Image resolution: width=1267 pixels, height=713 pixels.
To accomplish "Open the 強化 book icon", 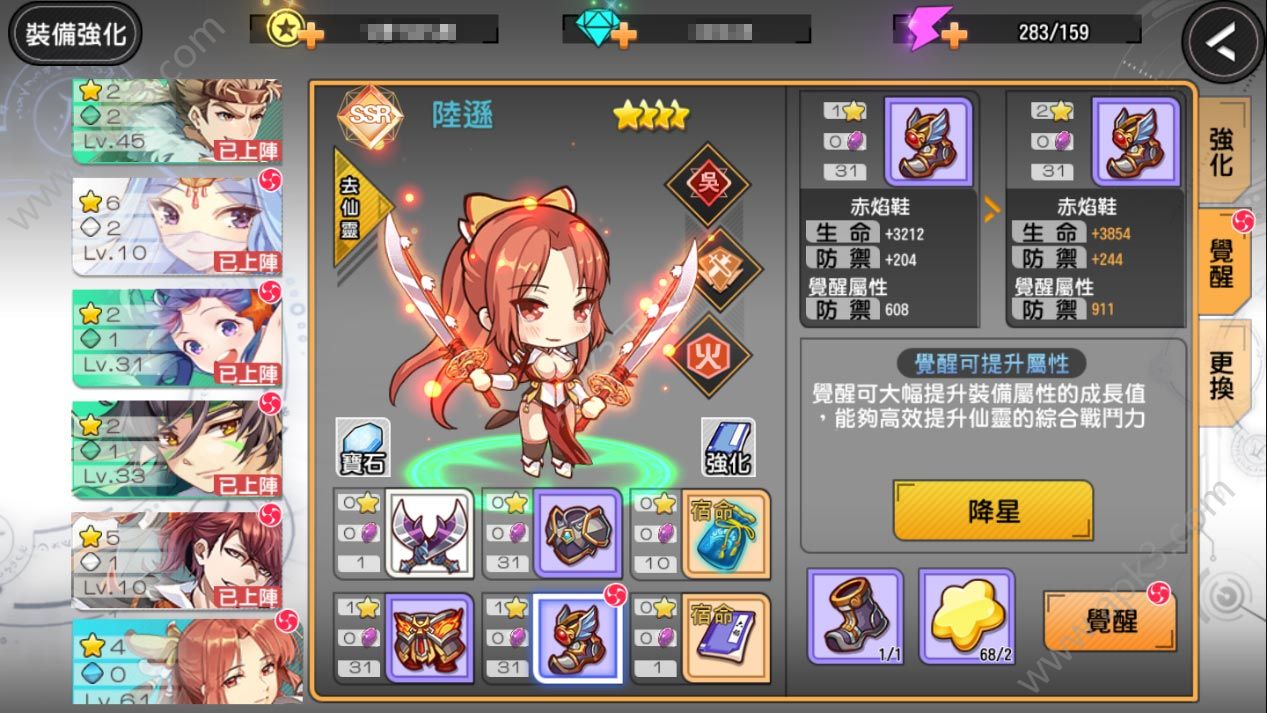I will tap(727, 447).
